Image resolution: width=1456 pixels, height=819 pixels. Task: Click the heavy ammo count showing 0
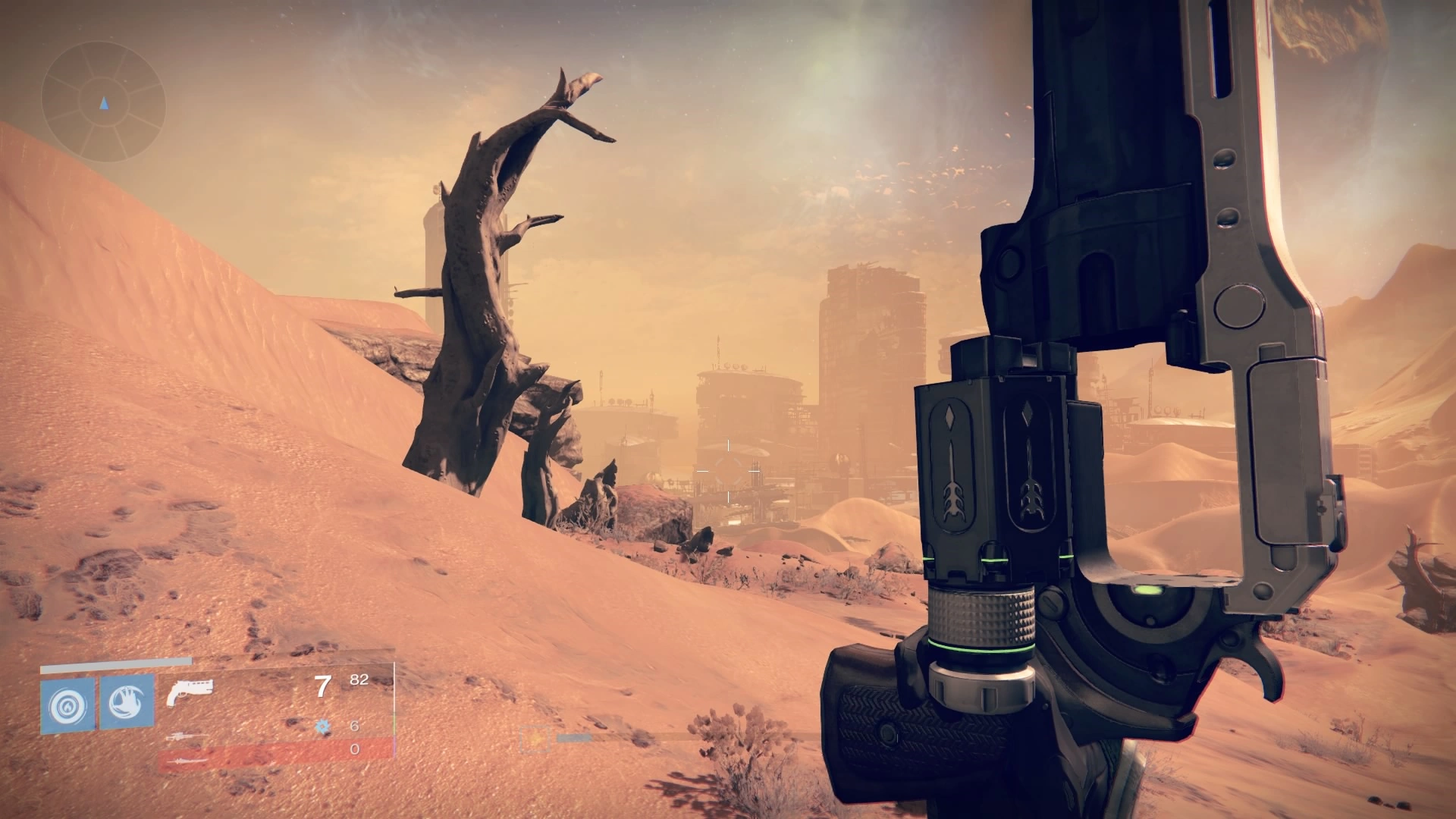354,751
